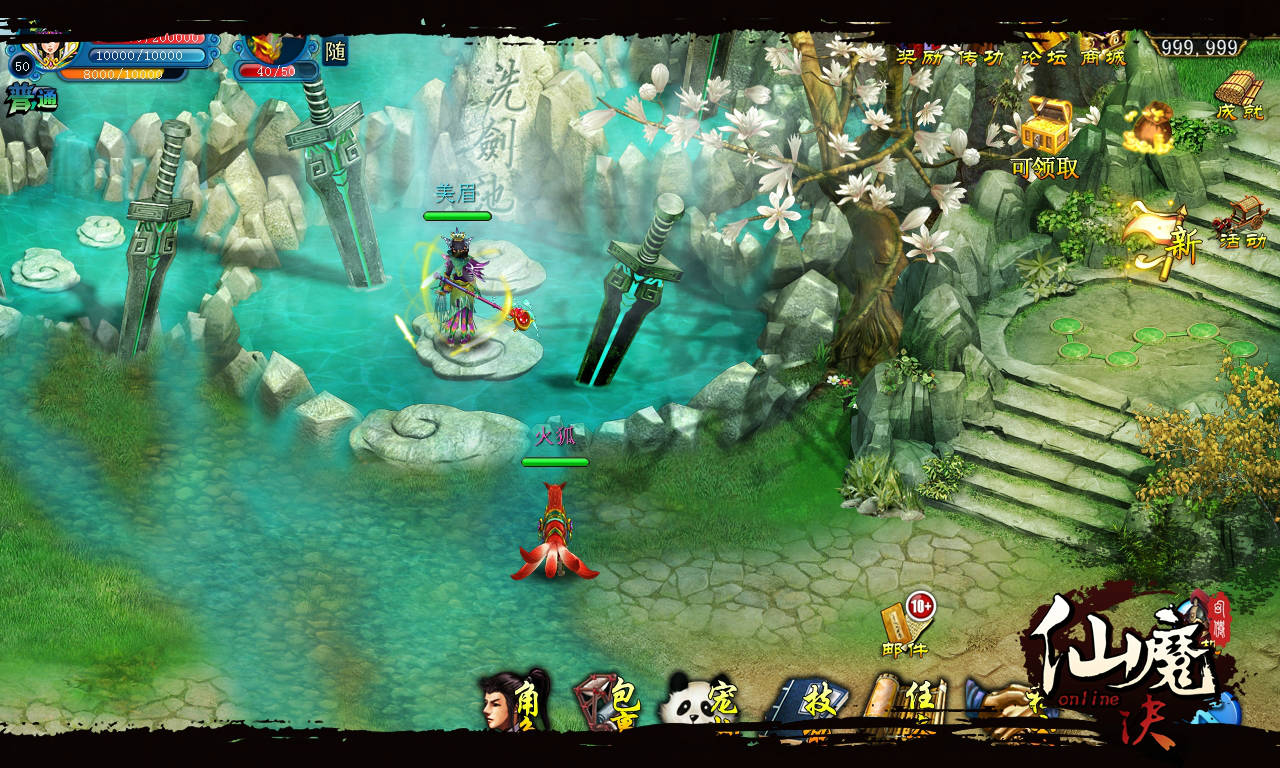Switch the 普通 attack mode label
1280x768 pixels.
pos(31,100)
